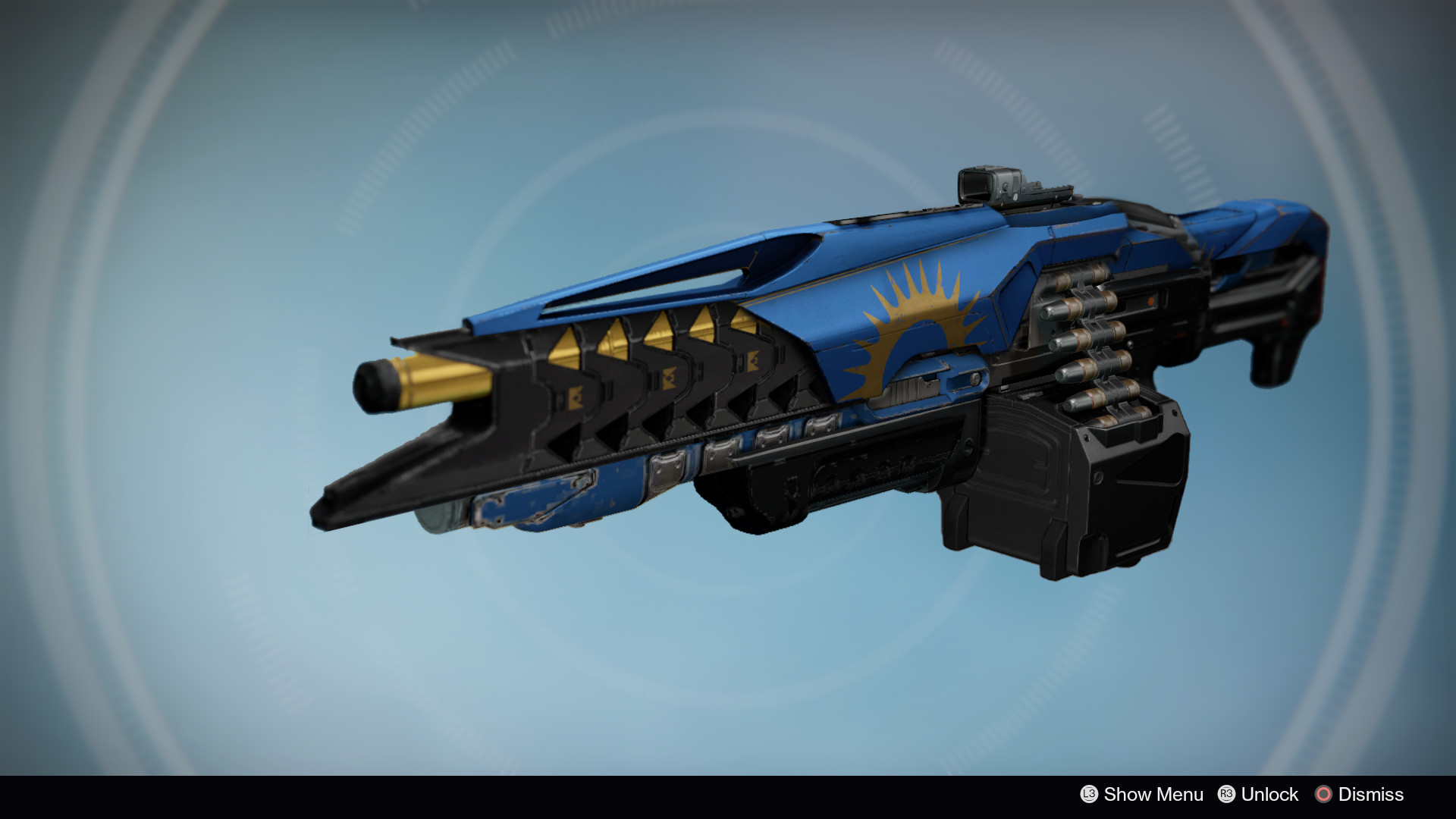Click the R3 thumbstick icon
This screenshot has height=819, width=1456.
pyautogui.click(x=1228, y=795)
